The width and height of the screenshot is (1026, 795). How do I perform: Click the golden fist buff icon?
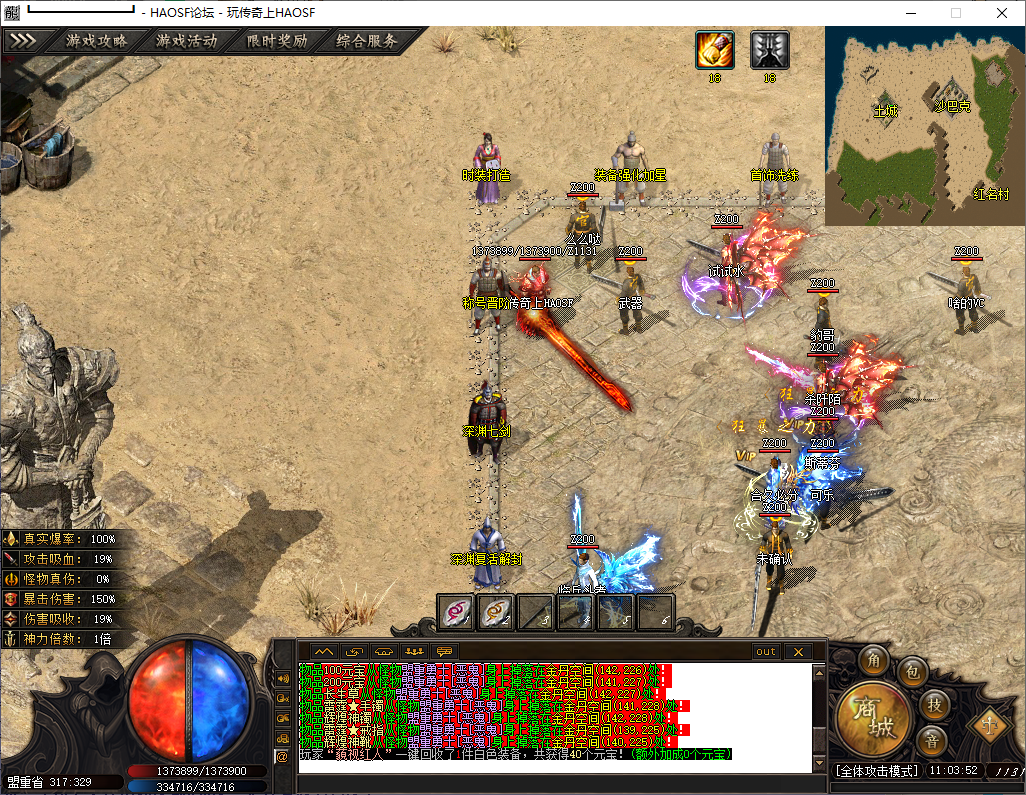click(x=715, y=50)
